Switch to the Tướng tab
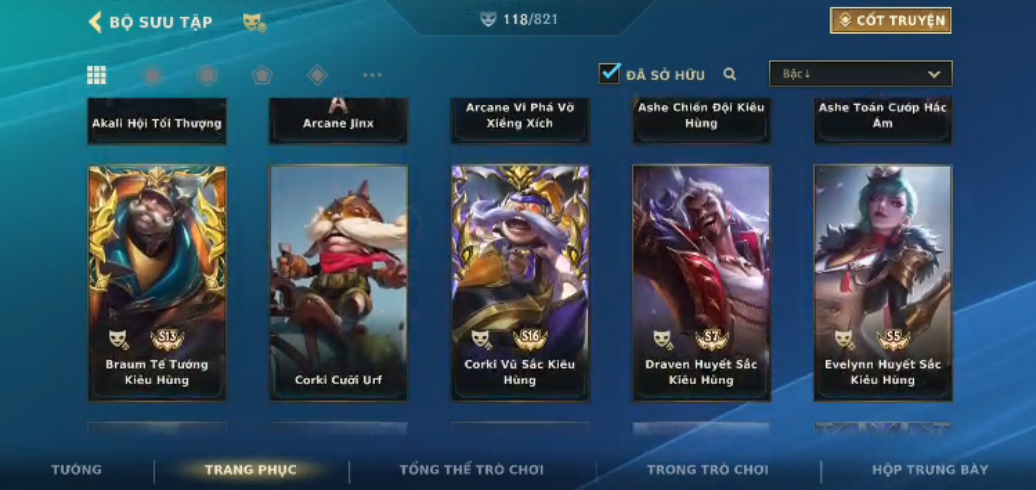The image size is (1036, 490). 77,470
